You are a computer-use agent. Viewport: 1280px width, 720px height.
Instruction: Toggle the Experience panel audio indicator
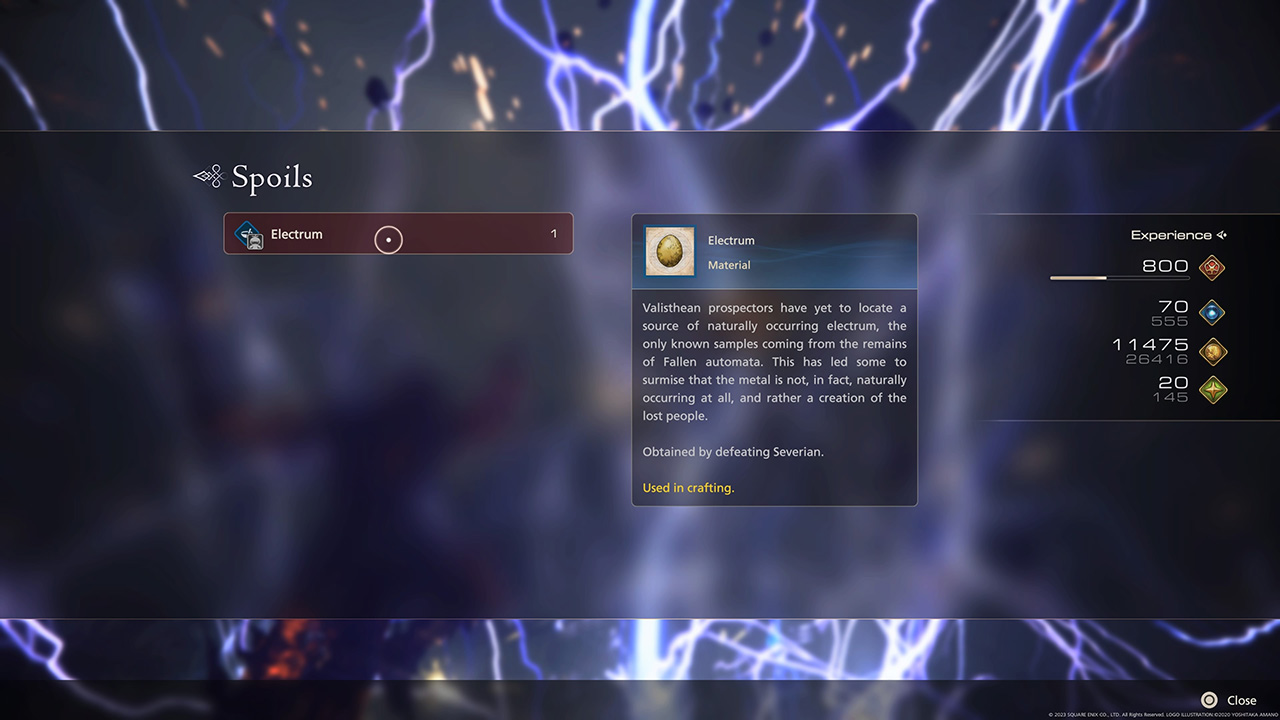coord(1222,234)
